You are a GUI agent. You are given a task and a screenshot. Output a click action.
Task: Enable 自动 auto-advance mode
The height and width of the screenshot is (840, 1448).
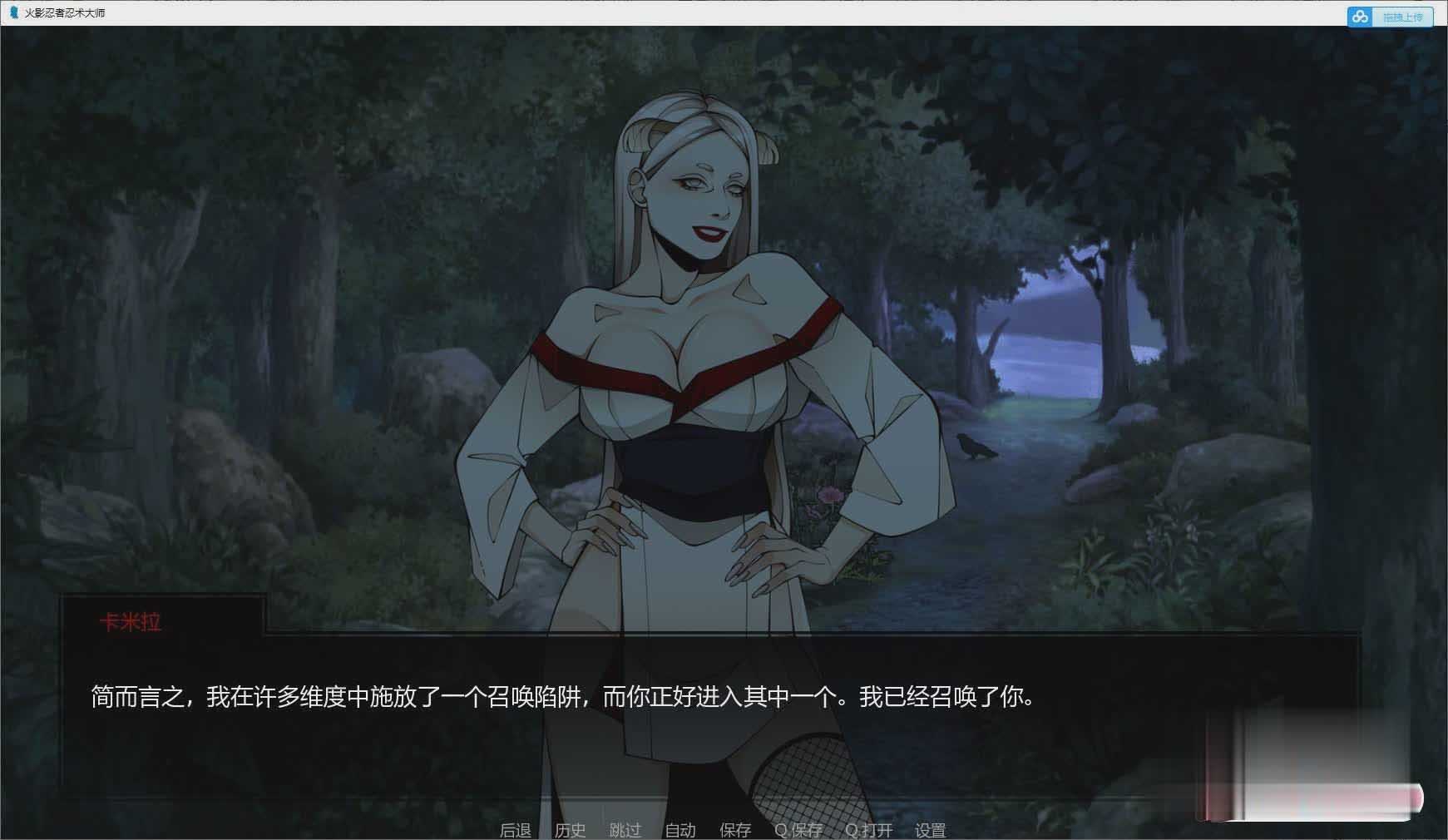(x=680, y=829)
